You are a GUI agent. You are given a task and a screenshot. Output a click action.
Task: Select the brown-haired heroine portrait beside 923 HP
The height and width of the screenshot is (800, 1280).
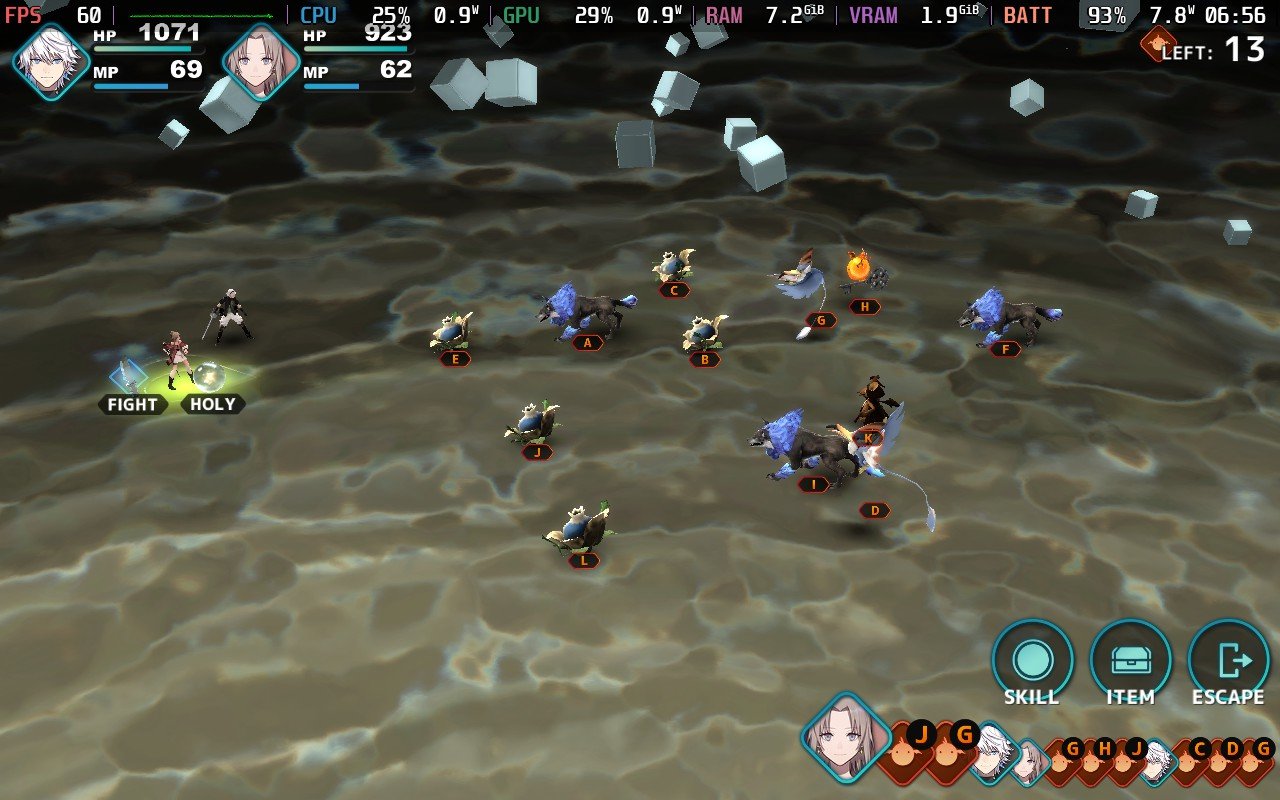click(x=261, y=61)
